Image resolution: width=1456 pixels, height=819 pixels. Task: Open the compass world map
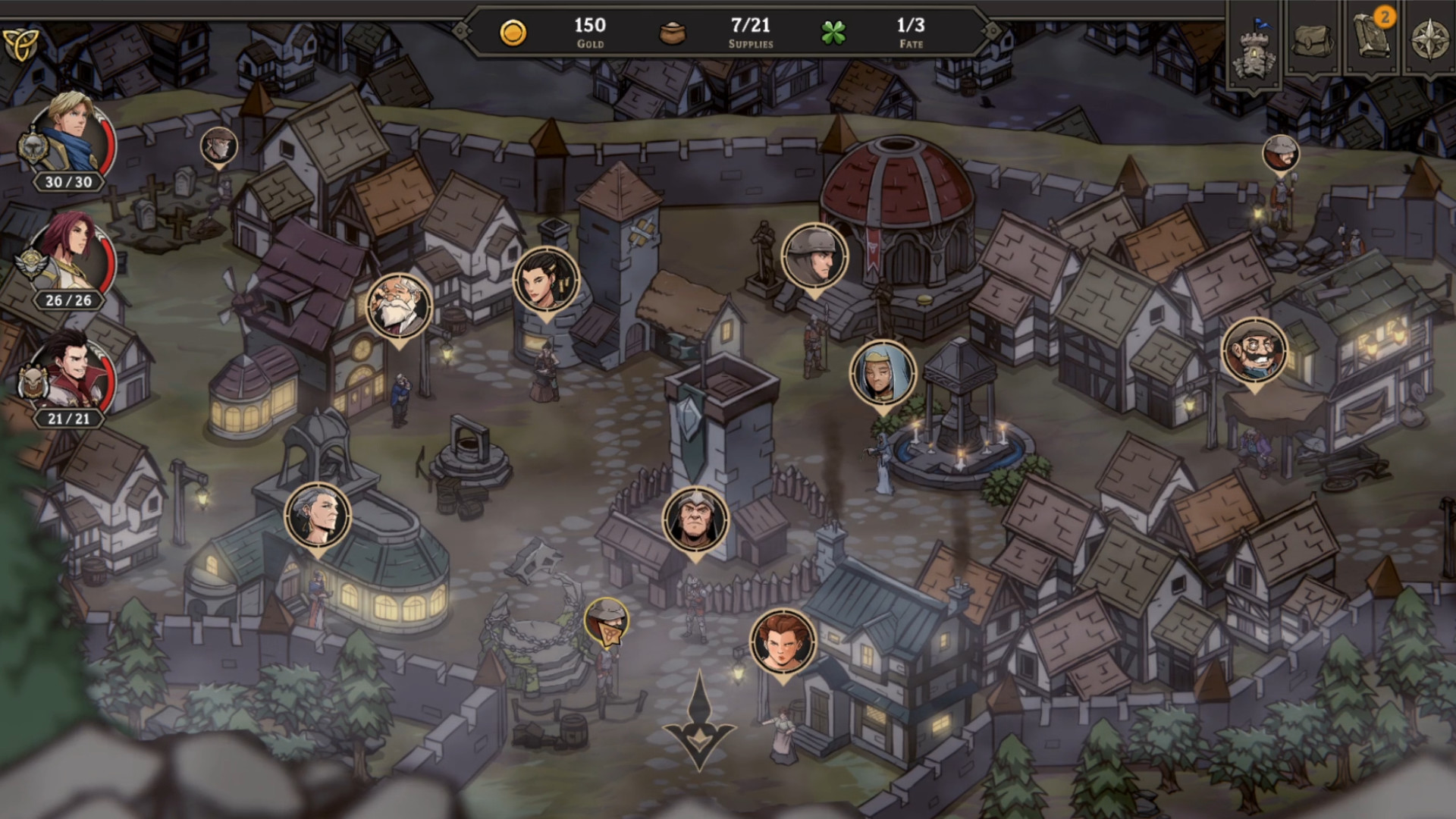pyautogui.click(x=1430, y=39)
